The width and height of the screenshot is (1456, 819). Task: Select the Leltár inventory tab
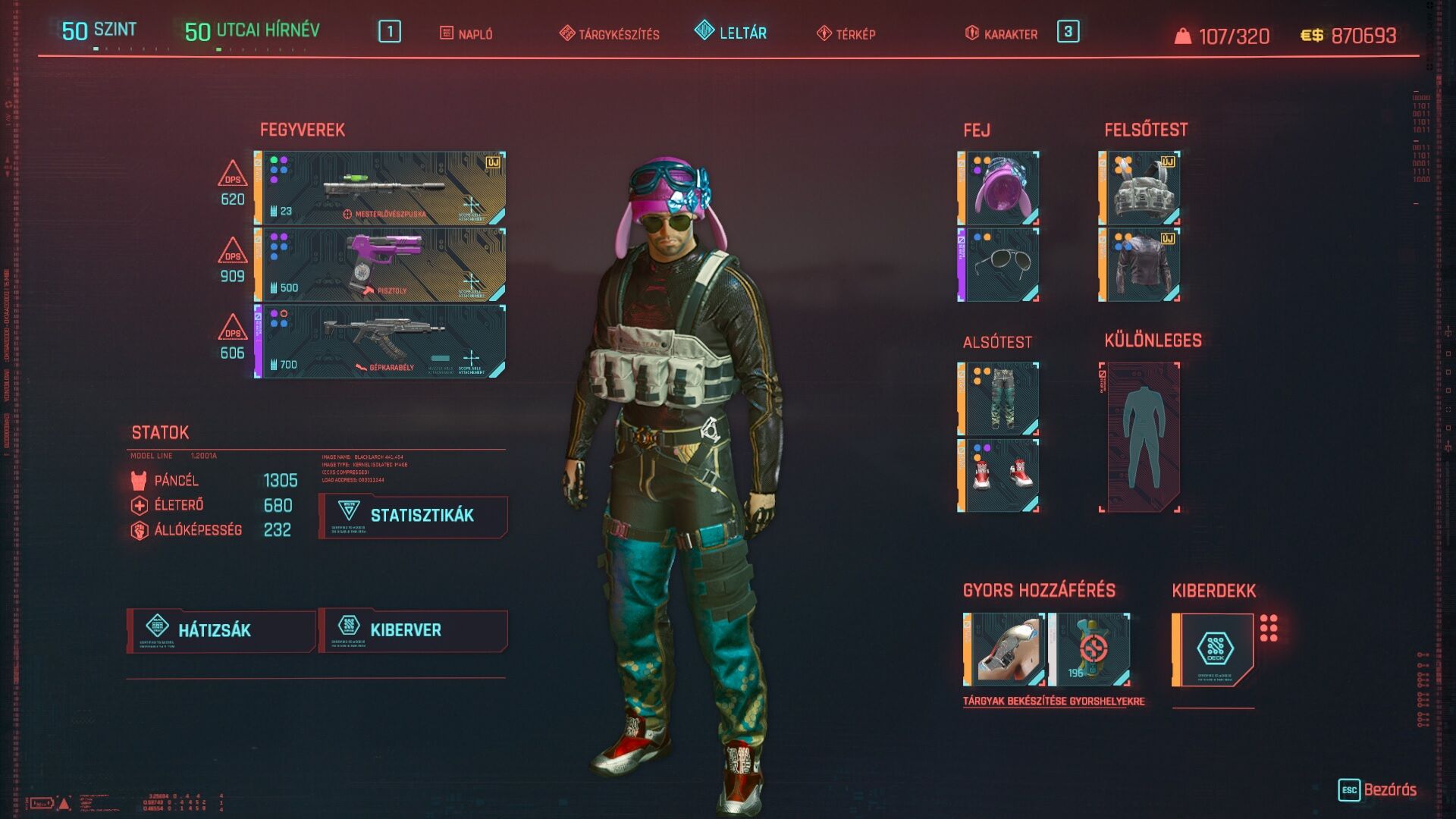point(731,33)
